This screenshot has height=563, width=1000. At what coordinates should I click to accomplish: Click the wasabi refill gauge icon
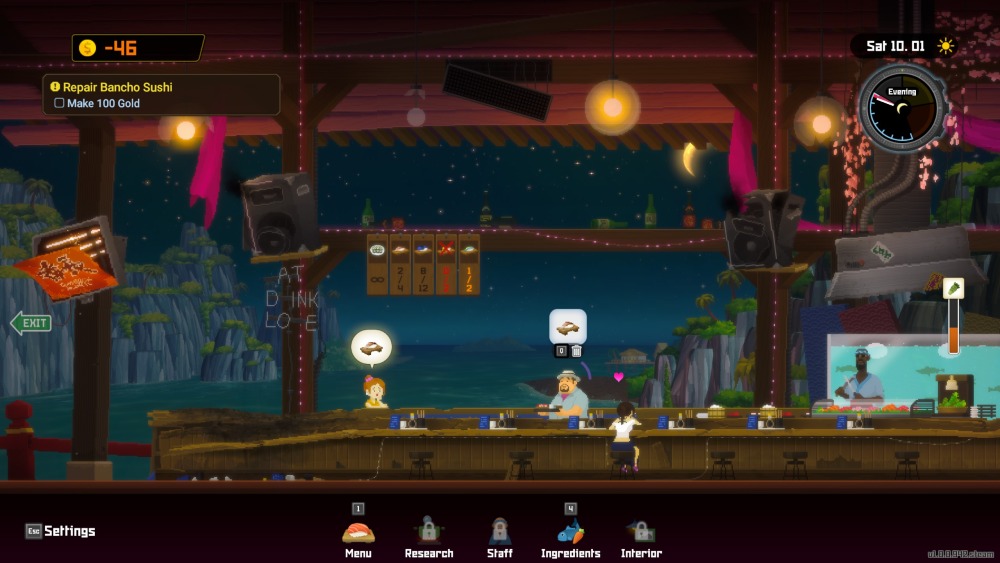point(953,289)
